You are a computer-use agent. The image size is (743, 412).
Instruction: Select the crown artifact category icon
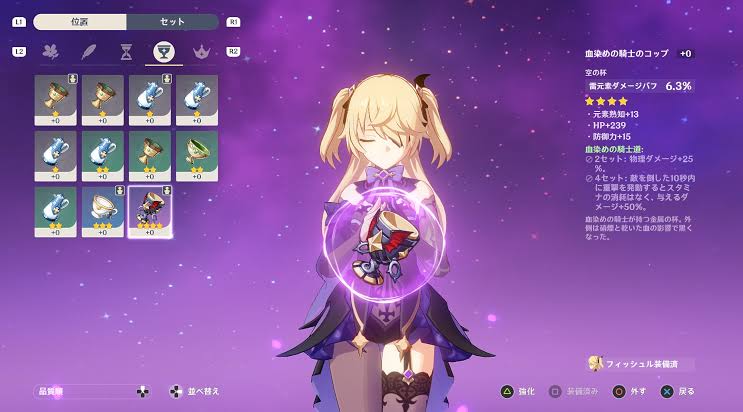[198, 52]
